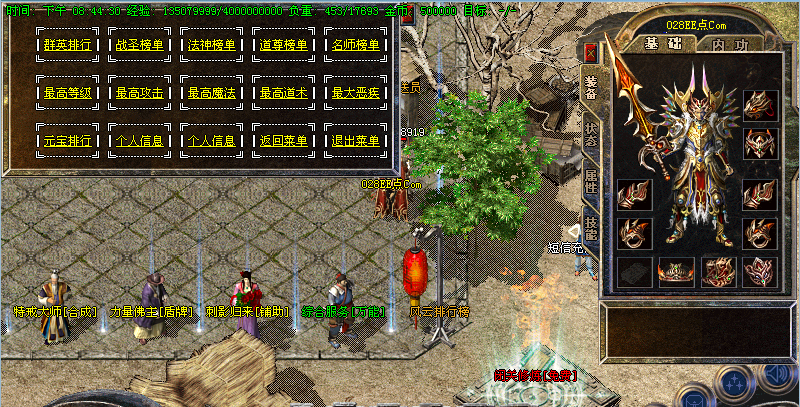Choose the 最大恶疾 ranking
800x407 pixels.
[x=356, y=93]
